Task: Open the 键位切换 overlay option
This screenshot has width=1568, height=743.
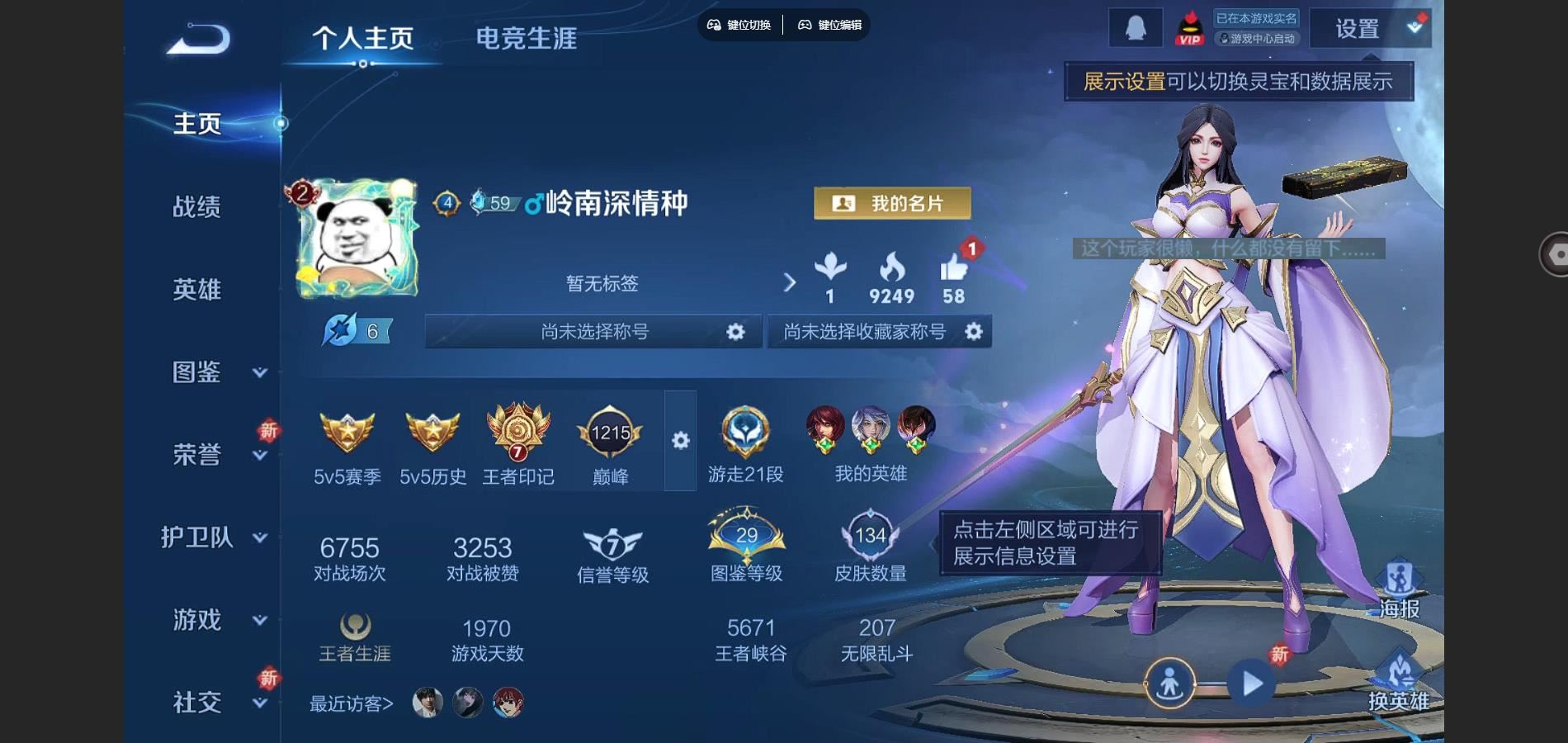Action: pos(739,25)
